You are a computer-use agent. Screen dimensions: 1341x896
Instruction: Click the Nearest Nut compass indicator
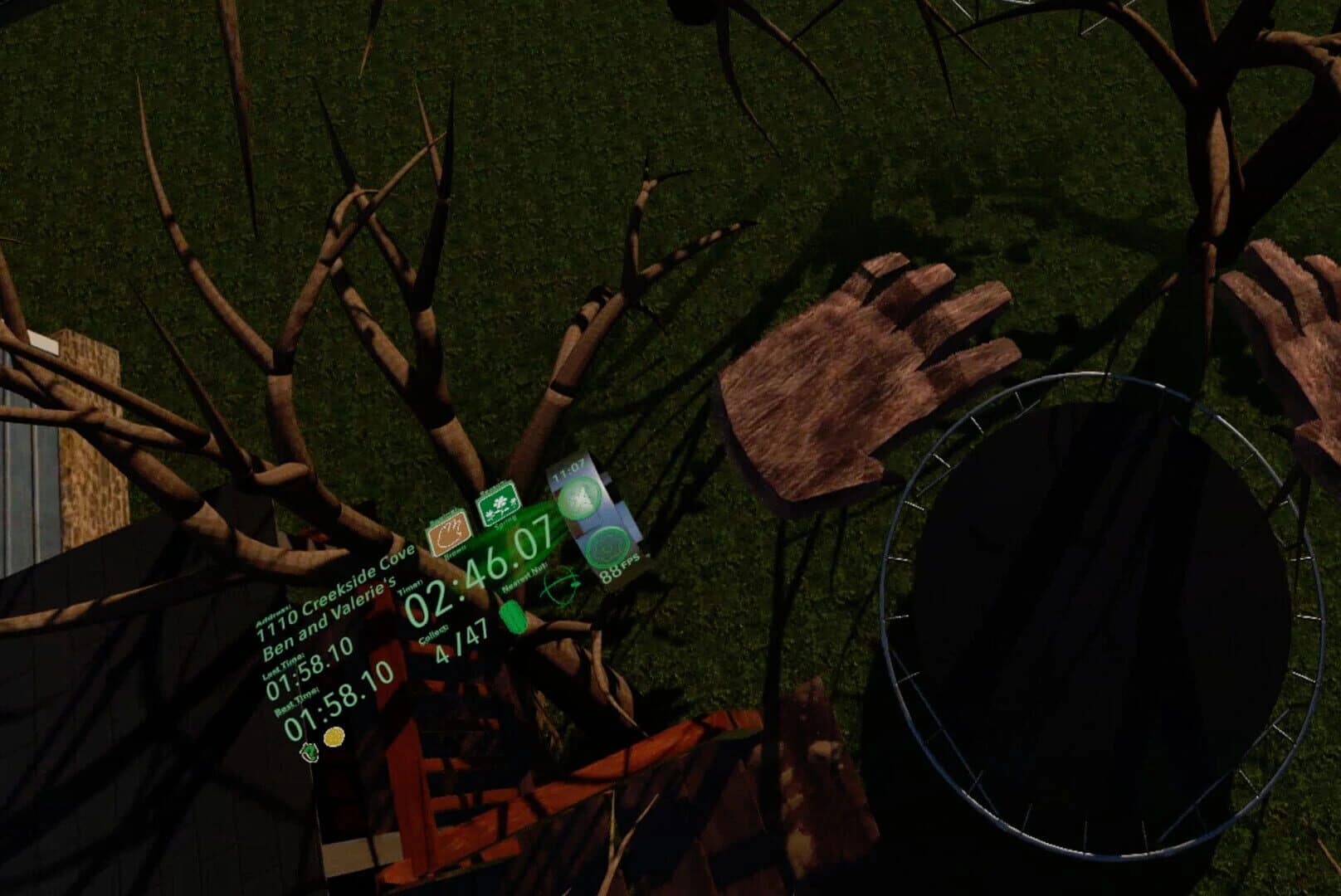tap(559, 586)
